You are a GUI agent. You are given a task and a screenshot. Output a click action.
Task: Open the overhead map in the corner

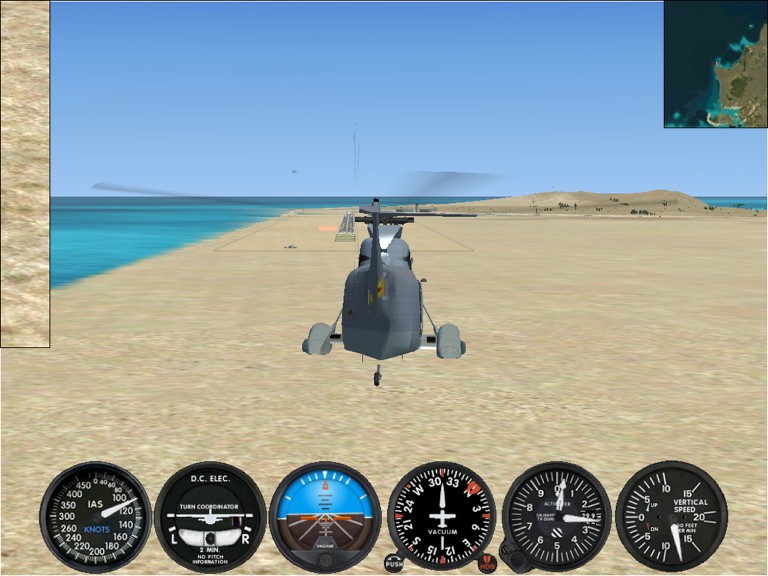coord(715,64)
